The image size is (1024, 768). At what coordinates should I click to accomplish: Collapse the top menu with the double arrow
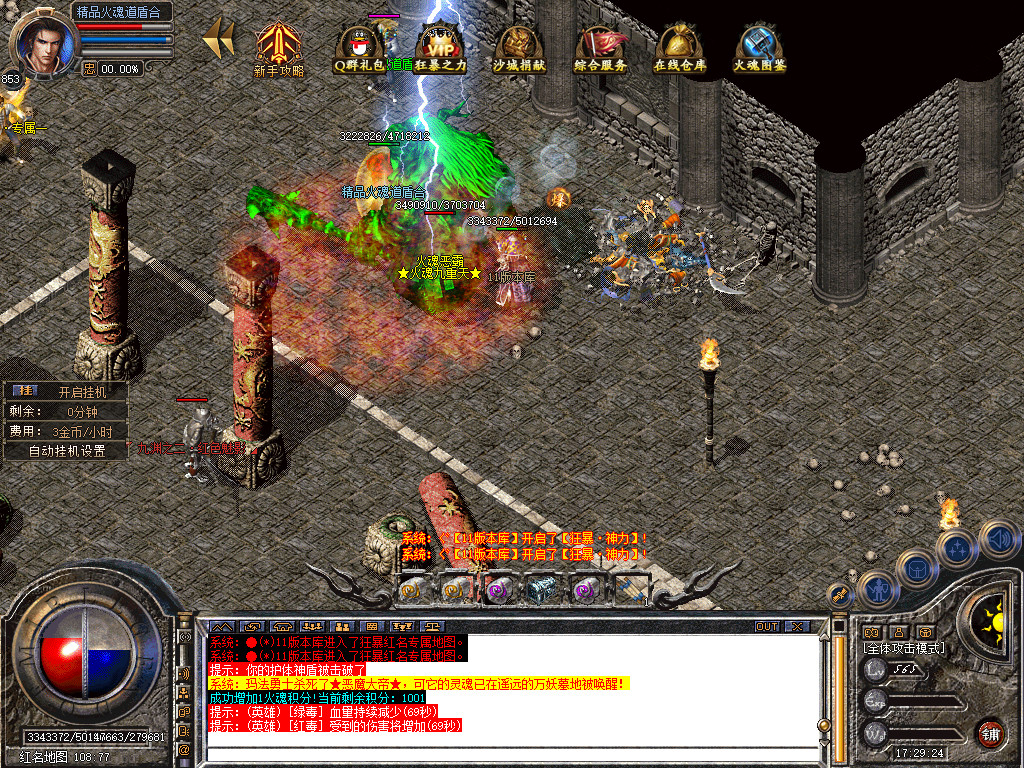click(x=218, y=38)
